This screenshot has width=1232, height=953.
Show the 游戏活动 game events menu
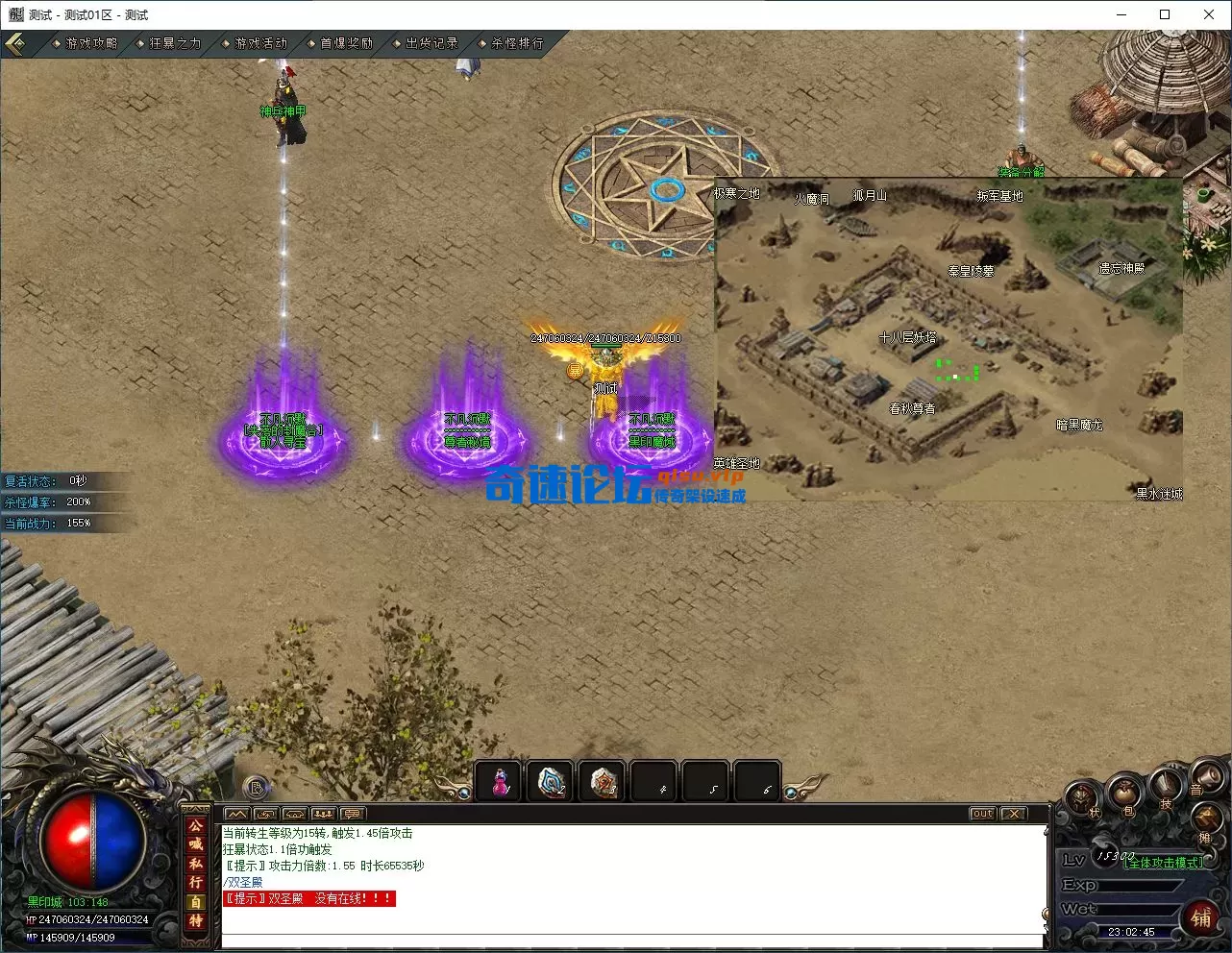(x=259, y=43)
